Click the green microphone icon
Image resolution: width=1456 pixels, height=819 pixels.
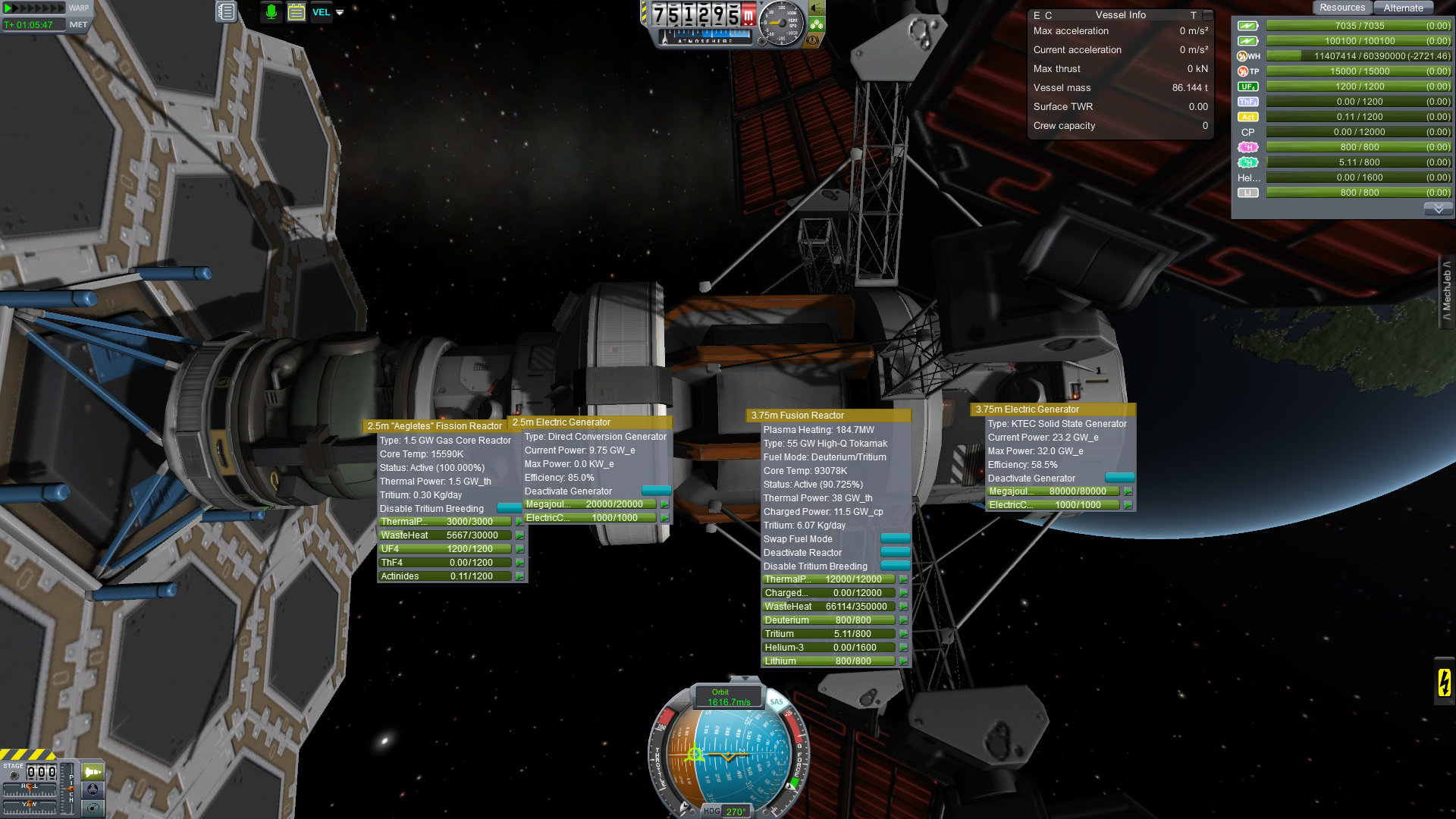(271, 12)
